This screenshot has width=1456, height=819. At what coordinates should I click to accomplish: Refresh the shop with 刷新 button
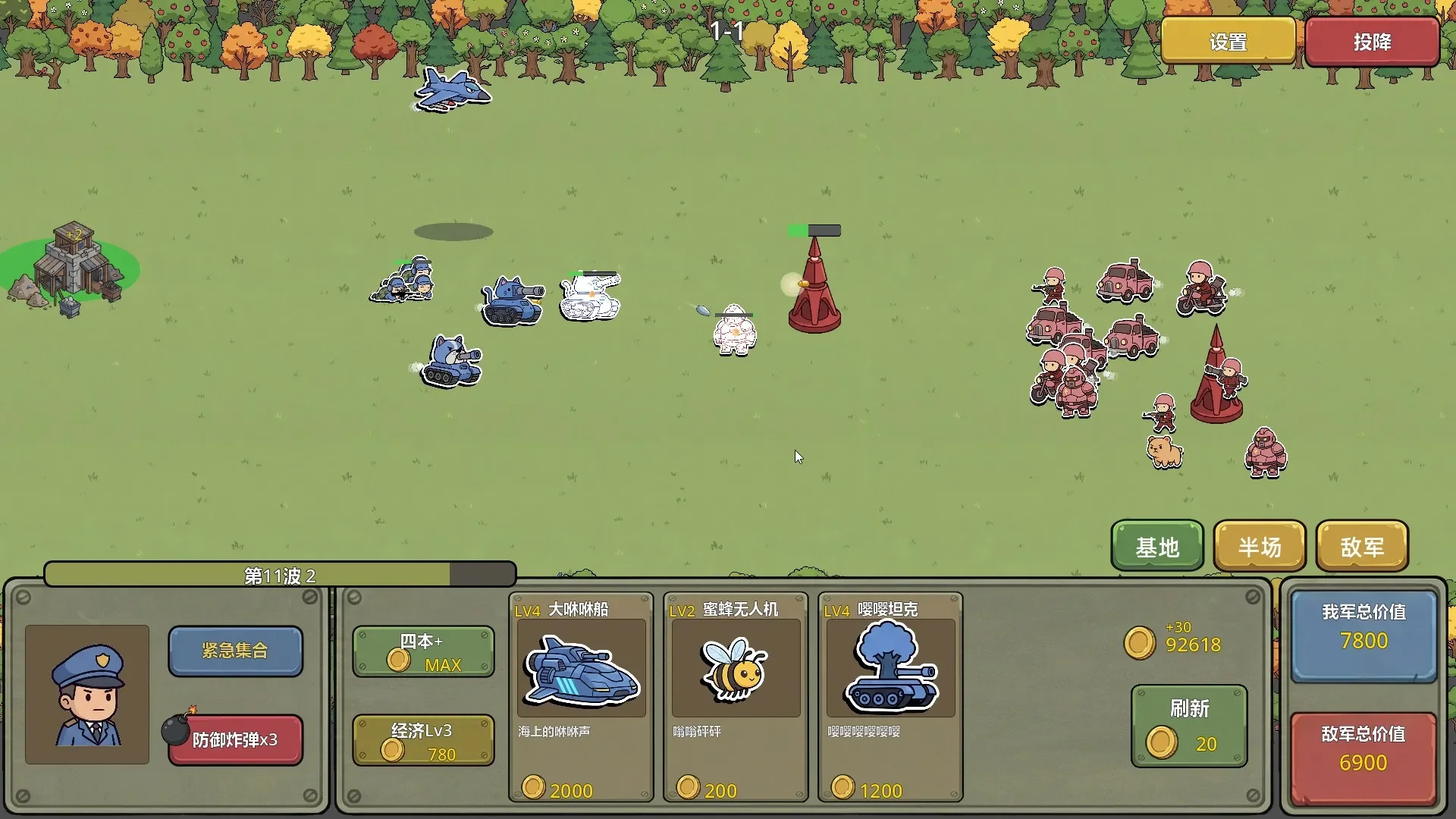[x=1188, y=726]
